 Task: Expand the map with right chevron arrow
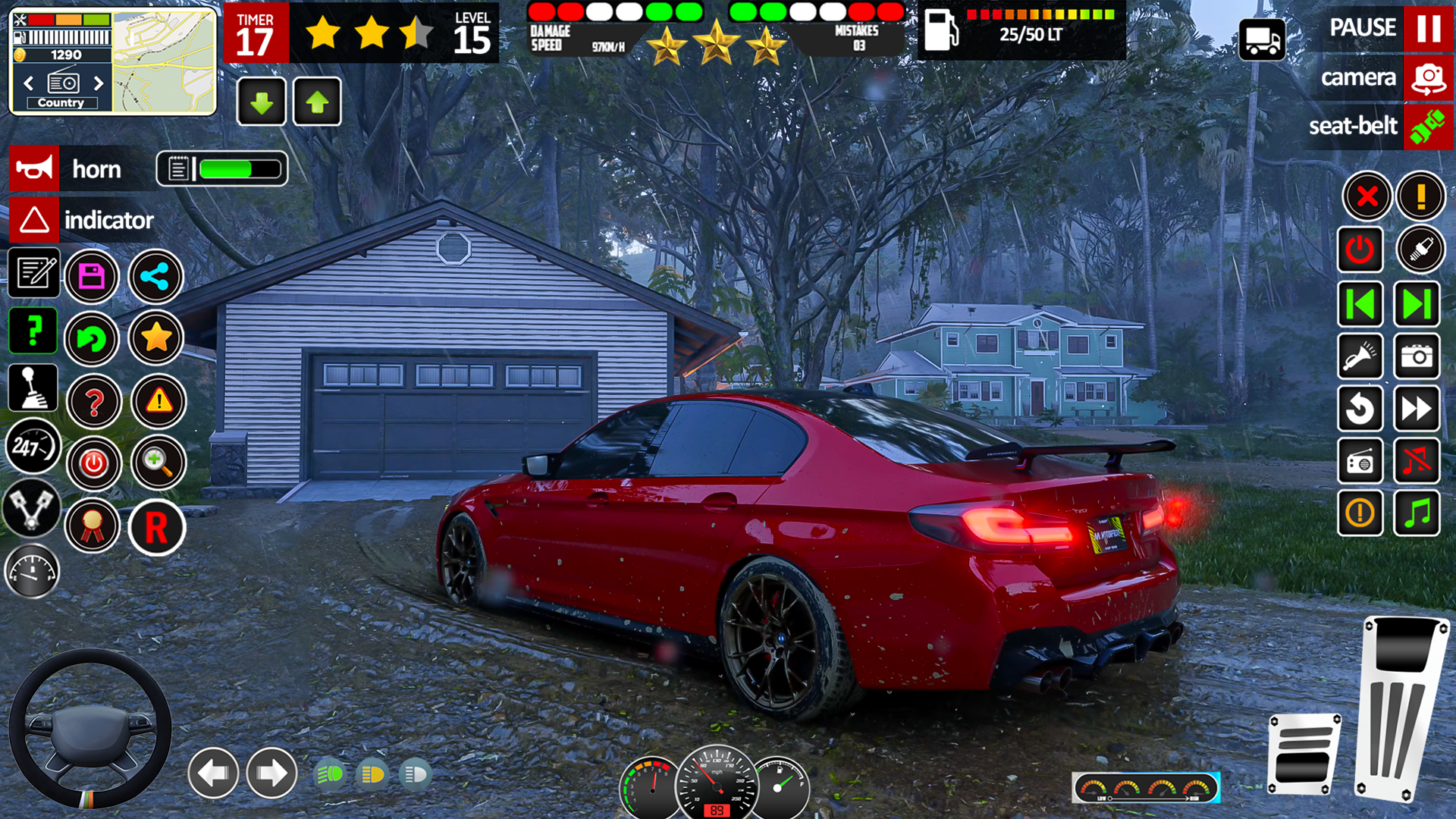(99, 83)
